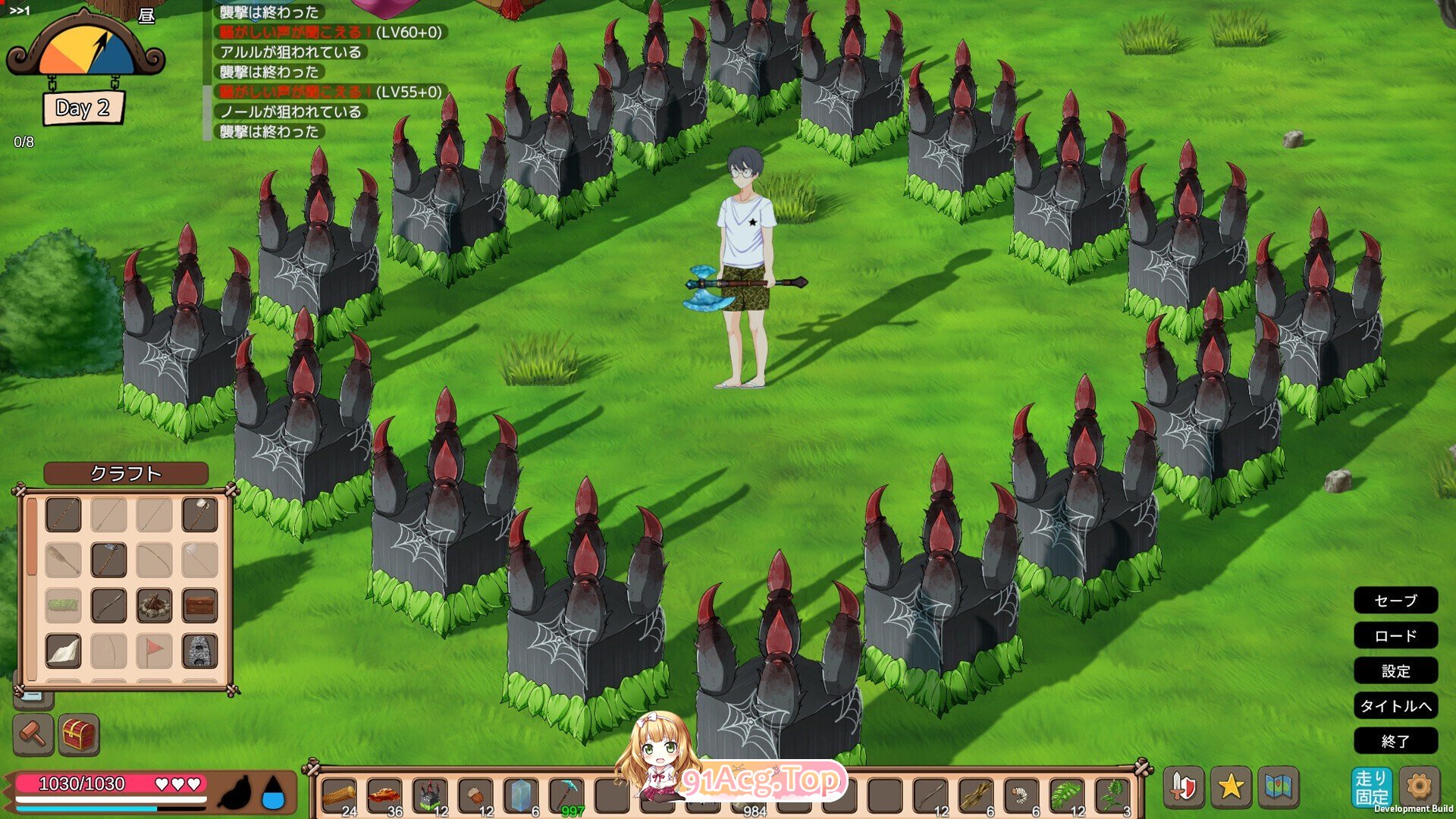Select the spike trap hotbar slot
This screenshot has width=1456, height=819.
click(x=430, y=796)
